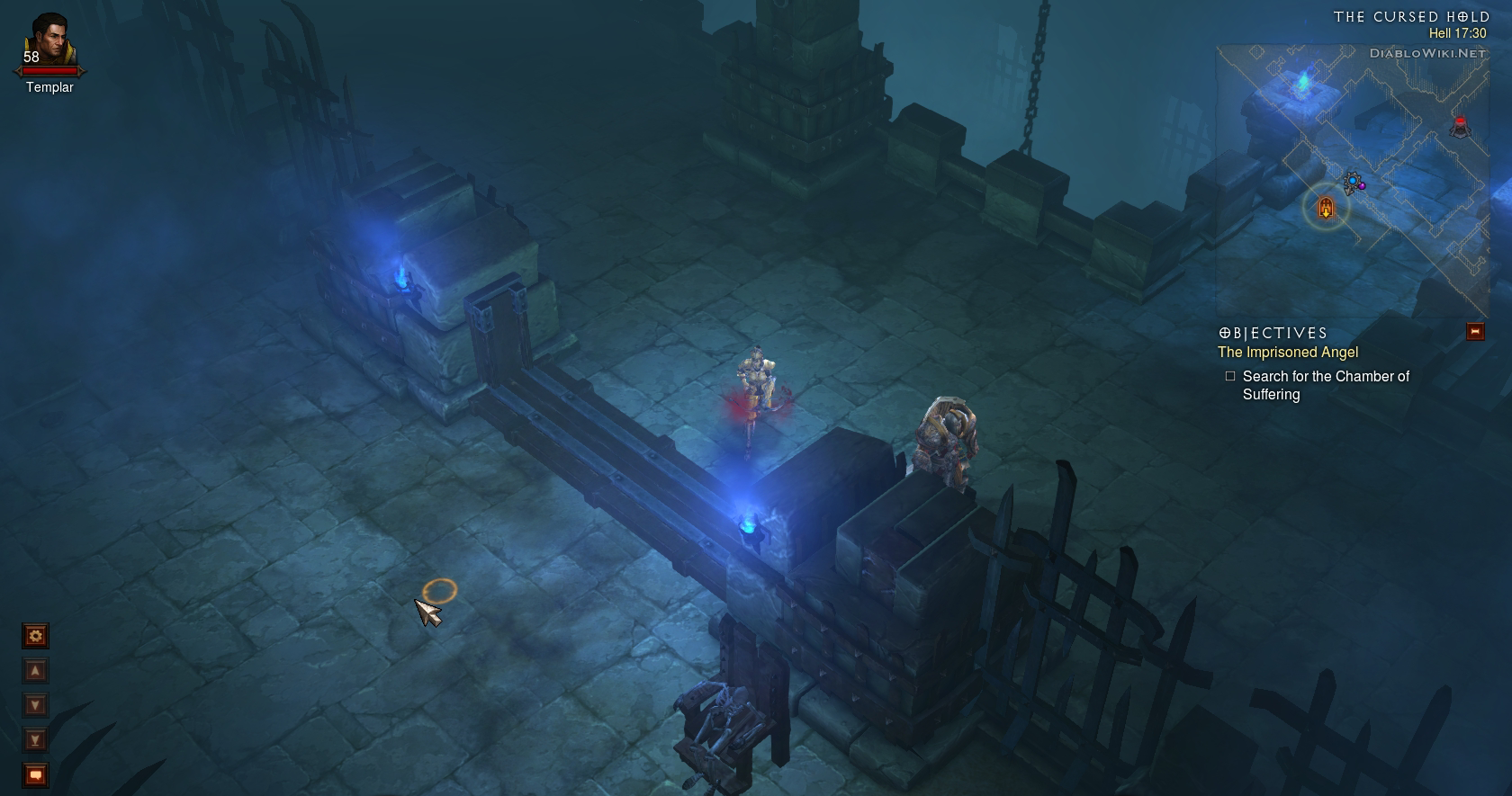Click the Search for the Chamber of Suffering objective

click(1325, 385)
